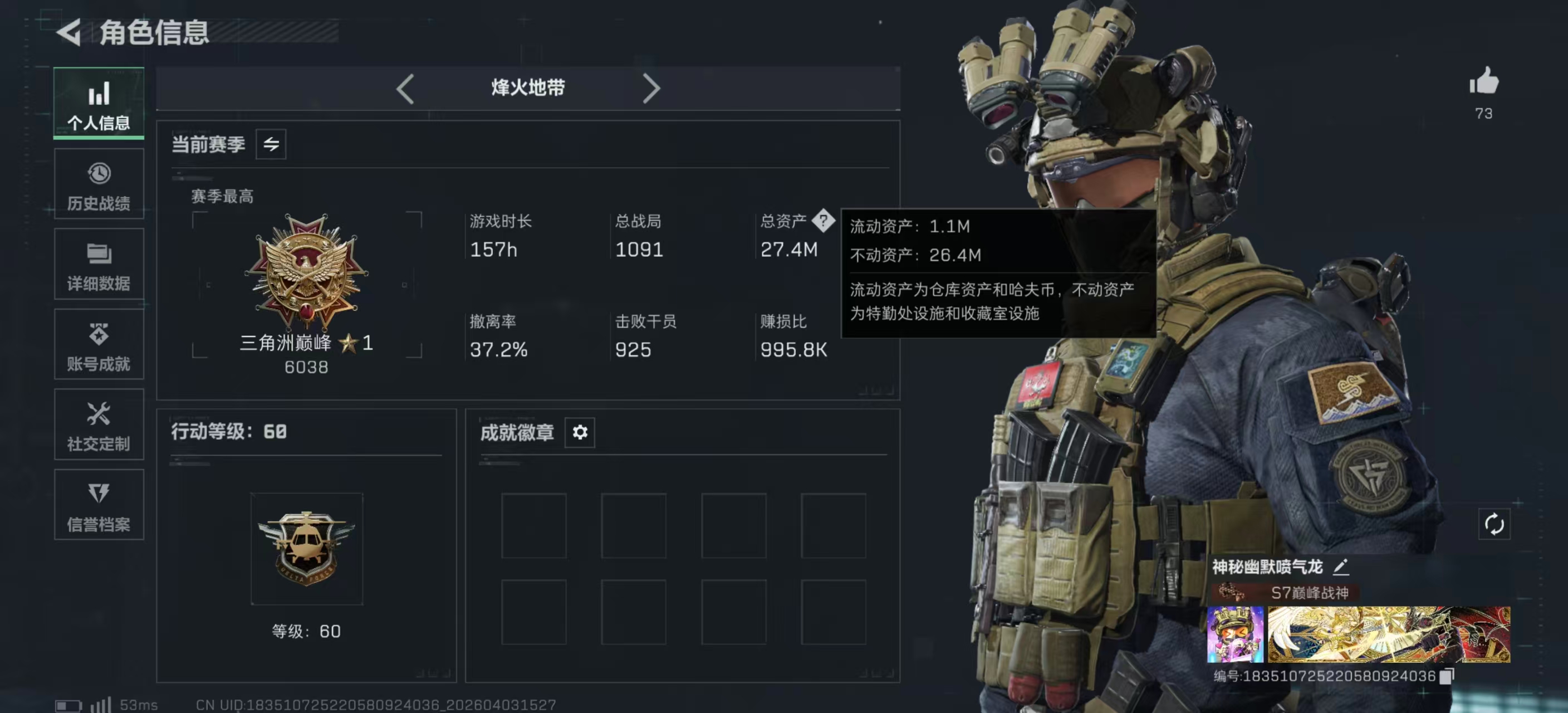Give a thumbs-up like to this profile
Viewport: 1568px width, 713px height.
(x=1483, y=81)
